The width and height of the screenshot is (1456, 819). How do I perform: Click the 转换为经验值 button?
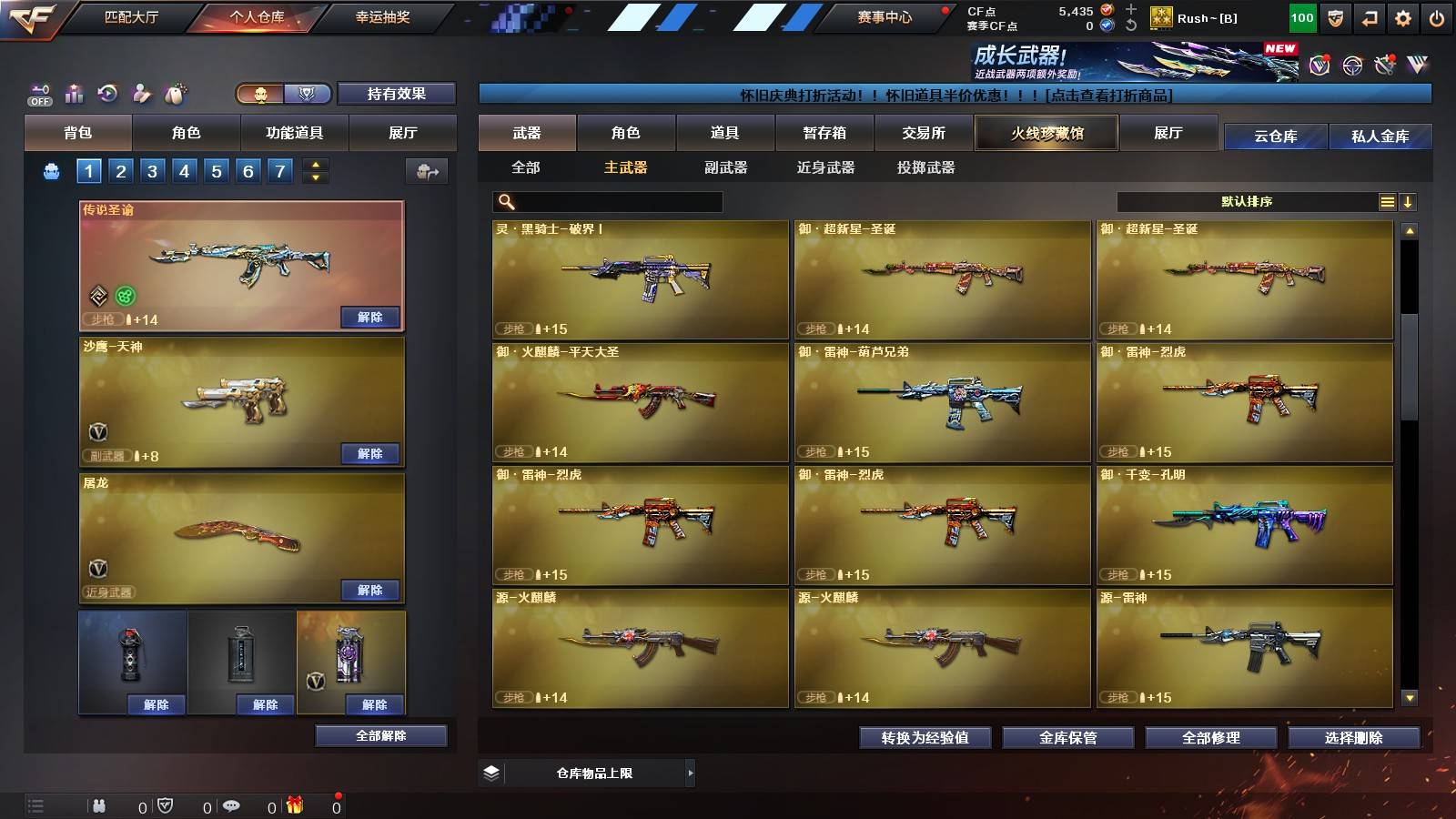coord(925,739)
